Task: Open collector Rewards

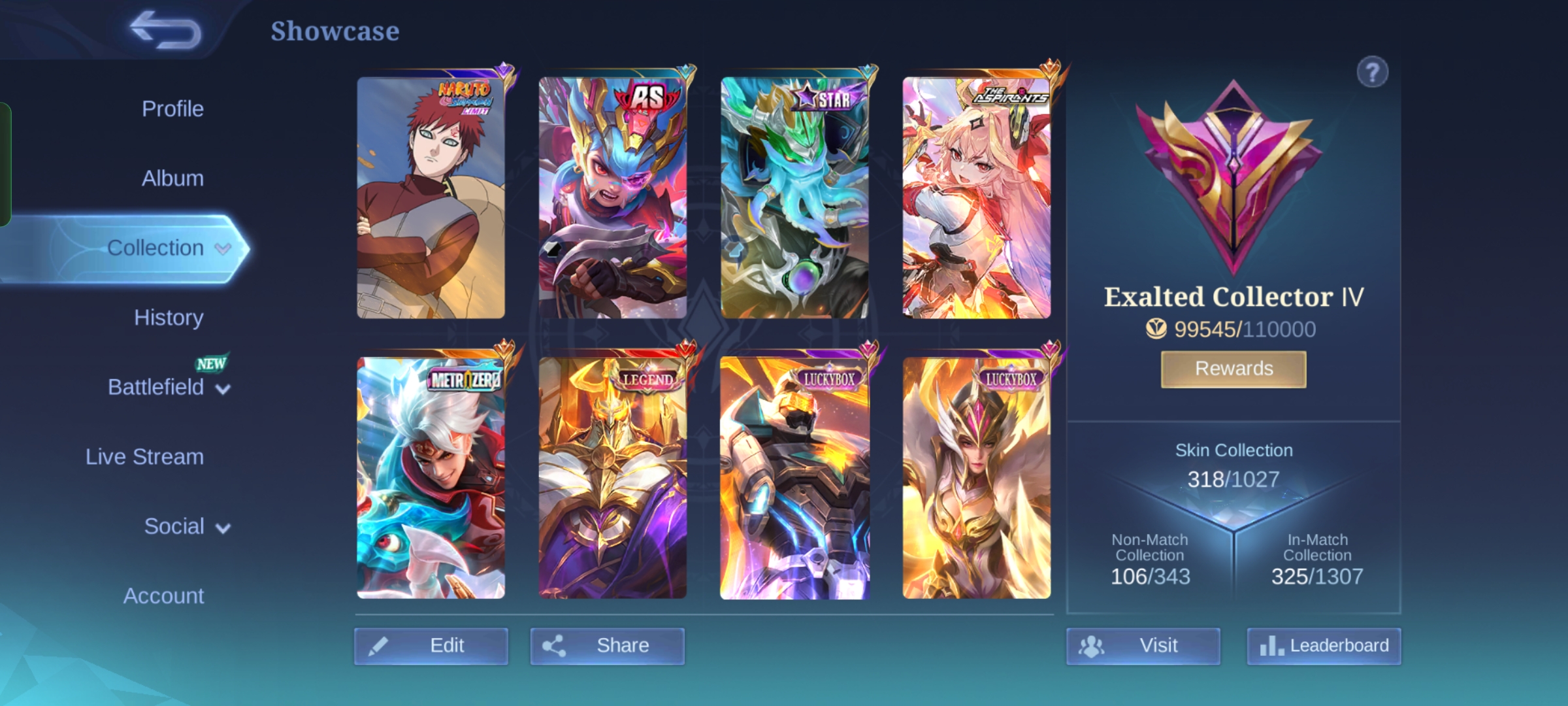Action: (x=1233, y=369)
